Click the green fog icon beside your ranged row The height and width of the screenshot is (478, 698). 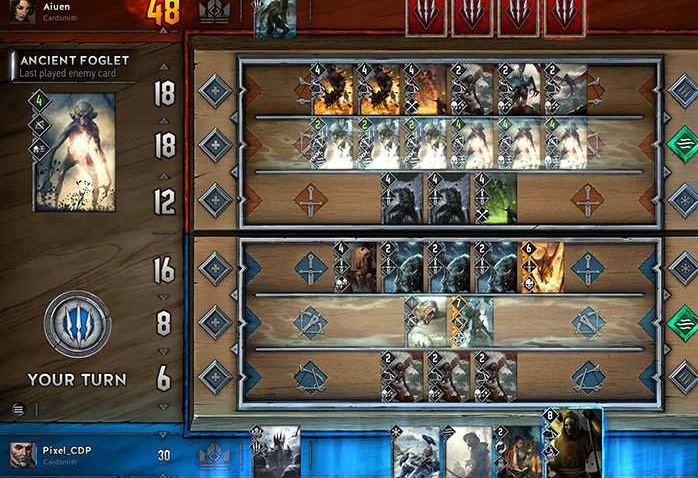682,322
